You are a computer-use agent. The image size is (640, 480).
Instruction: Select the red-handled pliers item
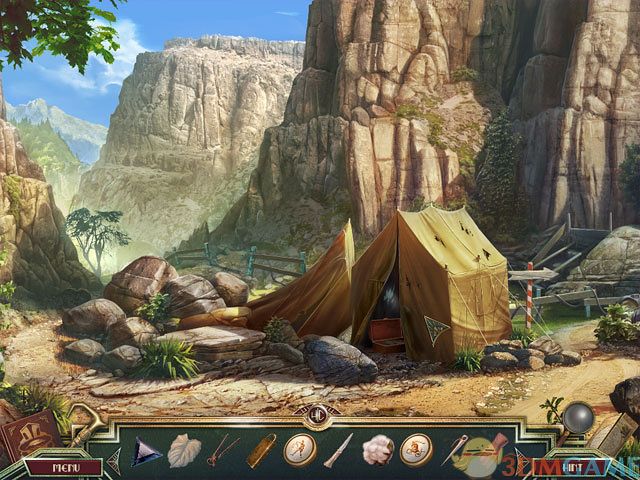coord(223,450)
